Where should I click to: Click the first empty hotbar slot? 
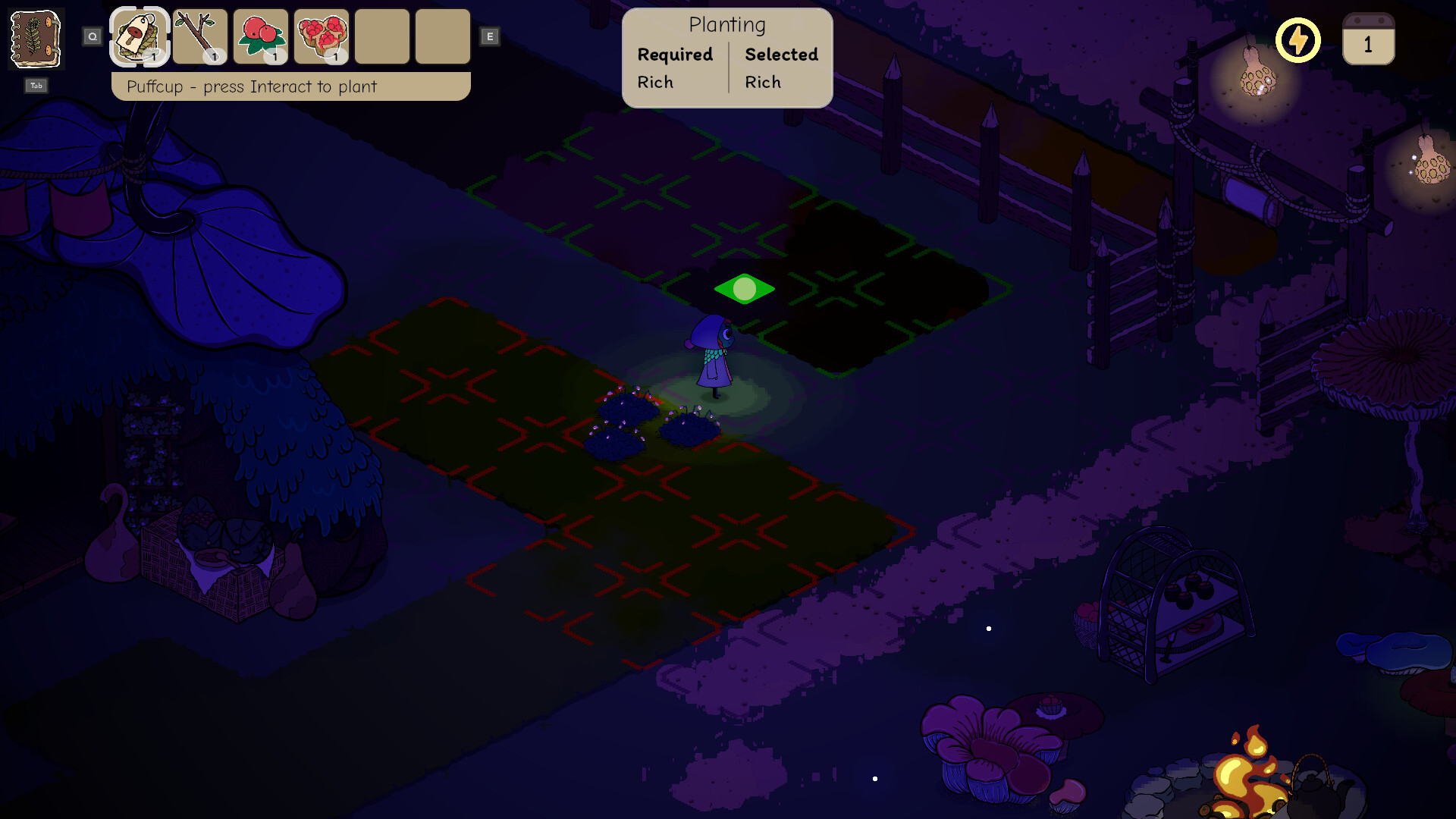pyautogui.click(x=382, y=36)
